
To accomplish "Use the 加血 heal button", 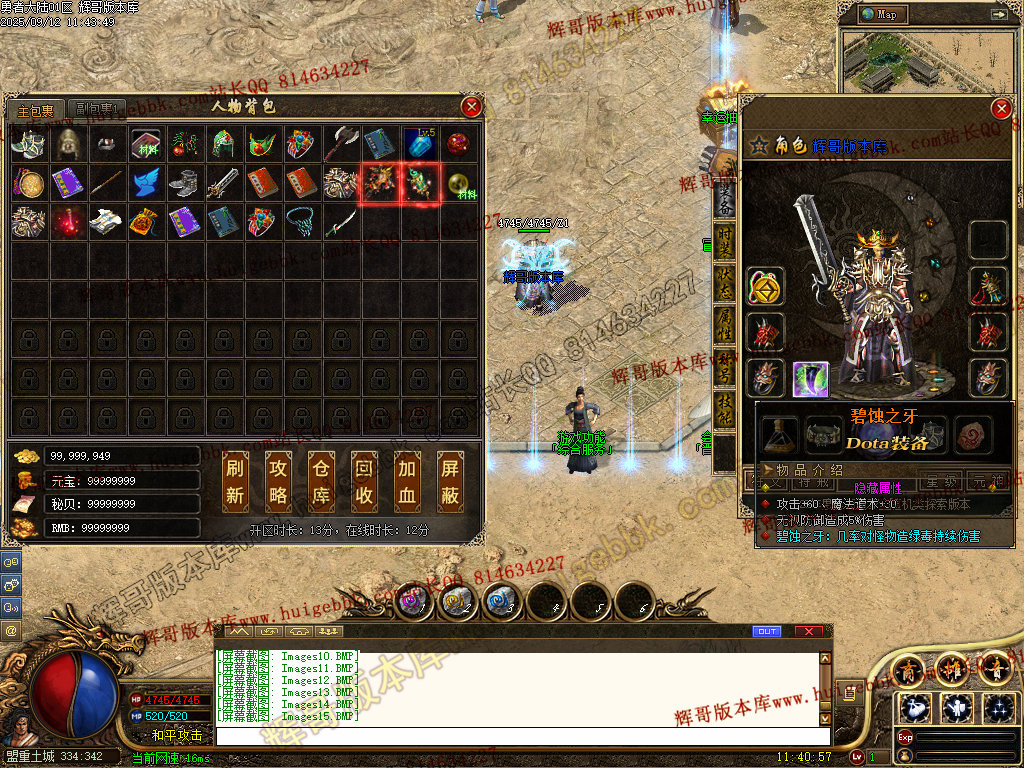I will [x=408, y=481].
